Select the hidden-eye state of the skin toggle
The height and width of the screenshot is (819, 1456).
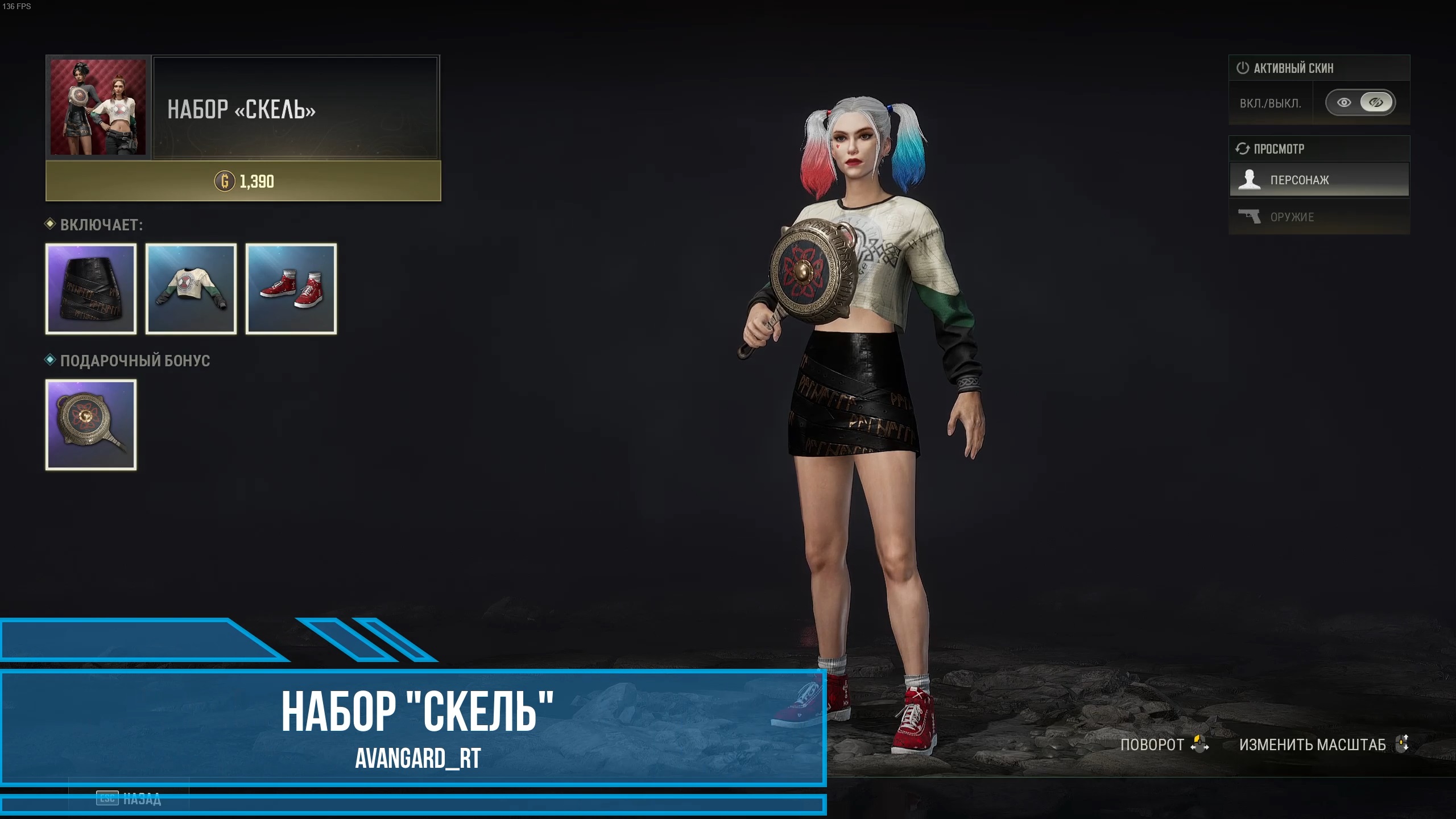click(x=1376, y=102)
